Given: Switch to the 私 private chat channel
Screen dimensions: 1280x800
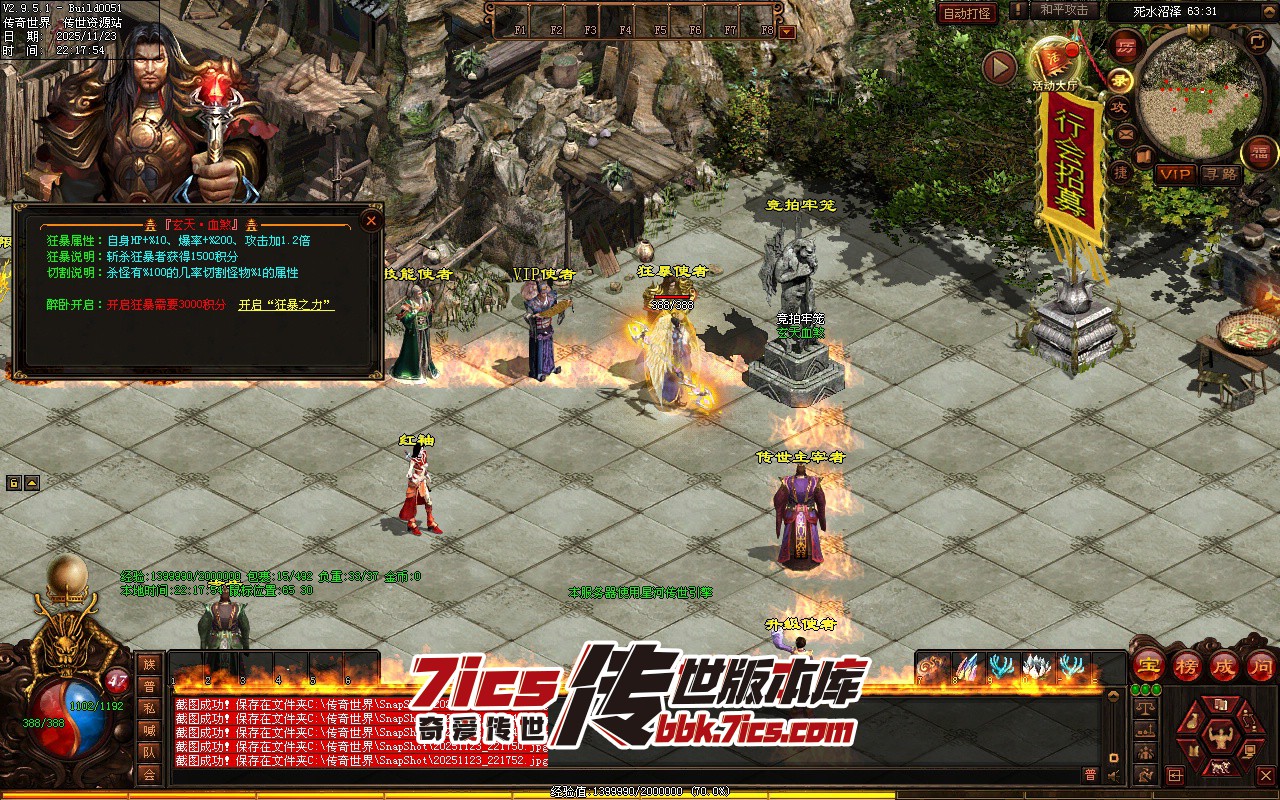Looking at the screenshot, I should (149, 709).
